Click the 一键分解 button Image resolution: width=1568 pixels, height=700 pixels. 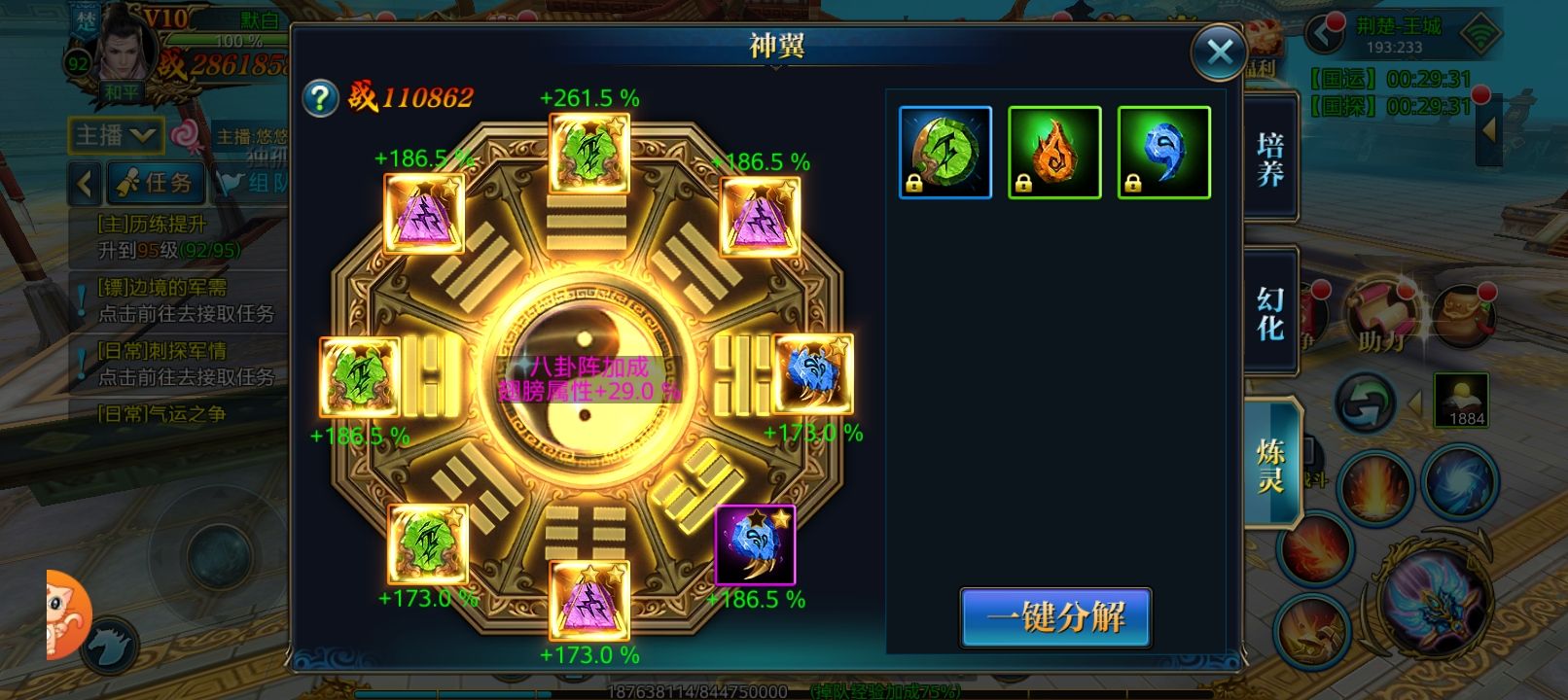pyautogui.click(x=1055, y=617)
